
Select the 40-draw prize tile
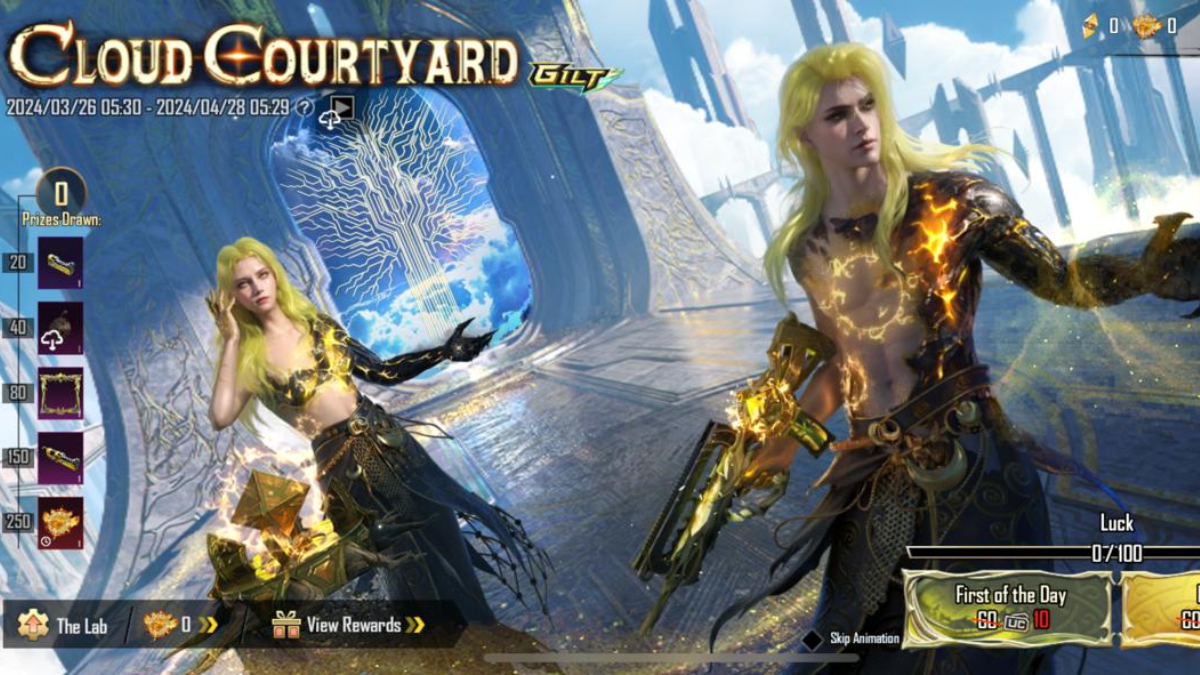tap(60, 328)
